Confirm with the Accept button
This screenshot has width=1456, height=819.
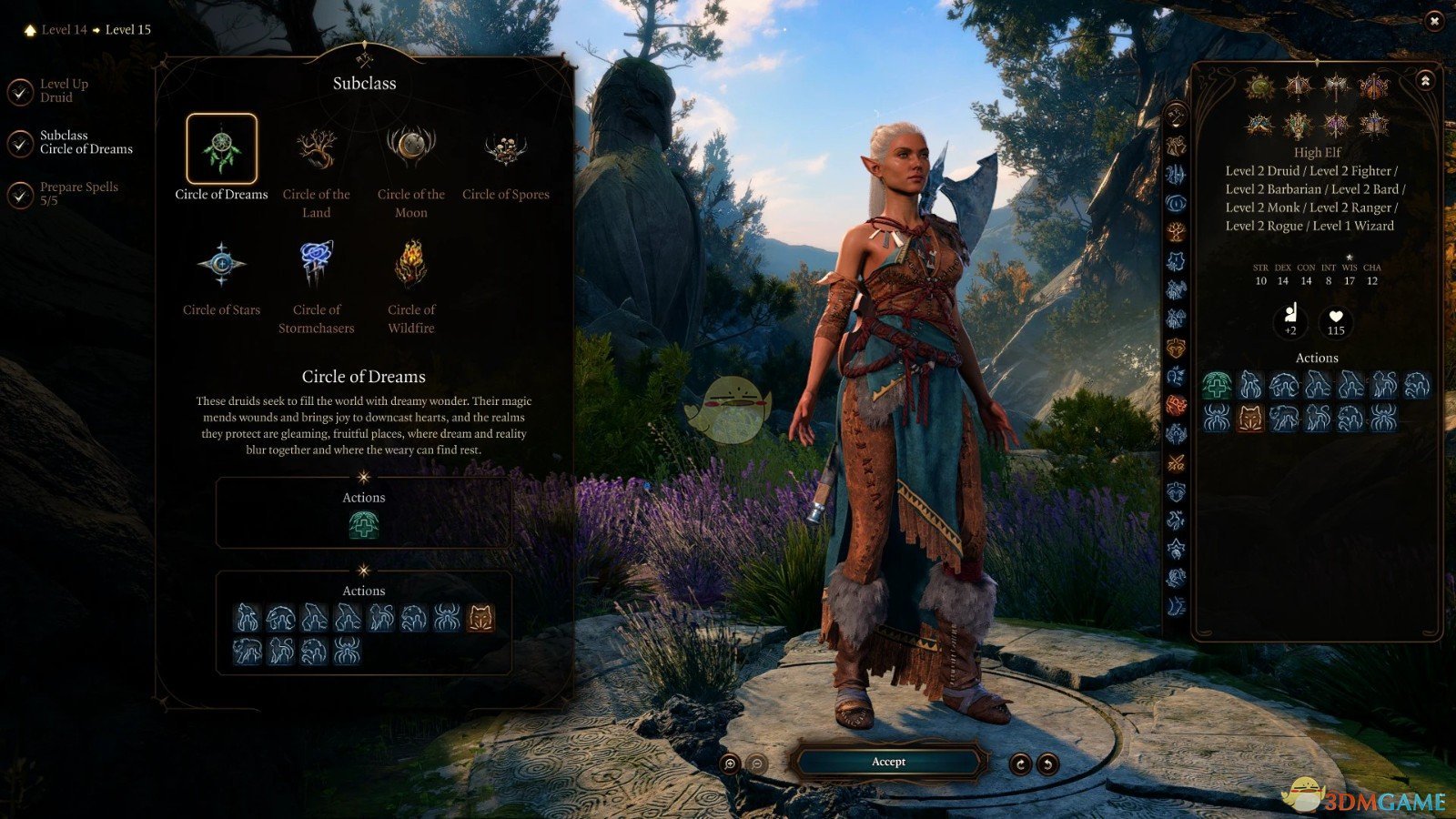point(888,762)
